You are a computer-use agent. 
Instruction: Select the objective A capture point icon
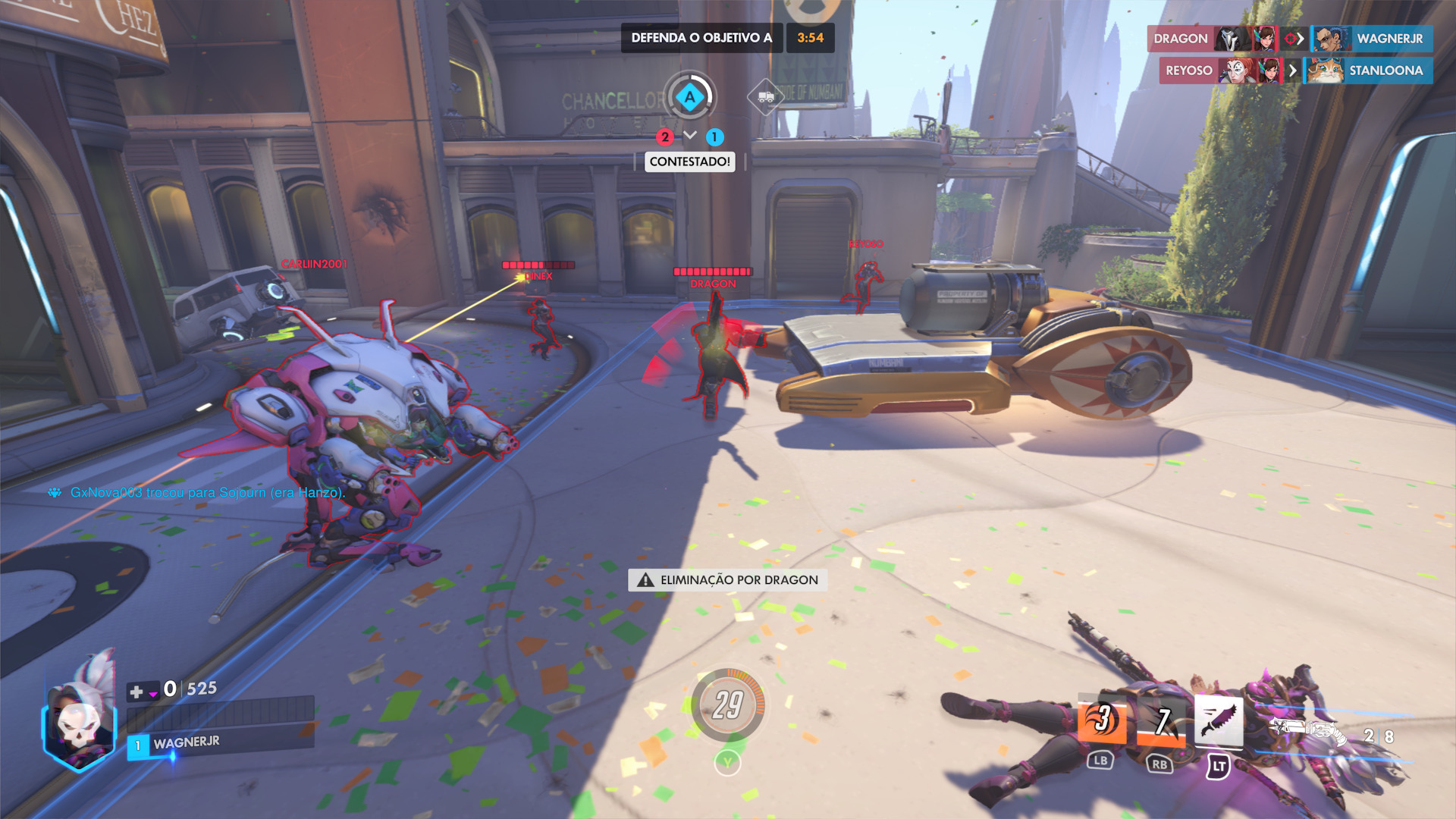point(689,97)
